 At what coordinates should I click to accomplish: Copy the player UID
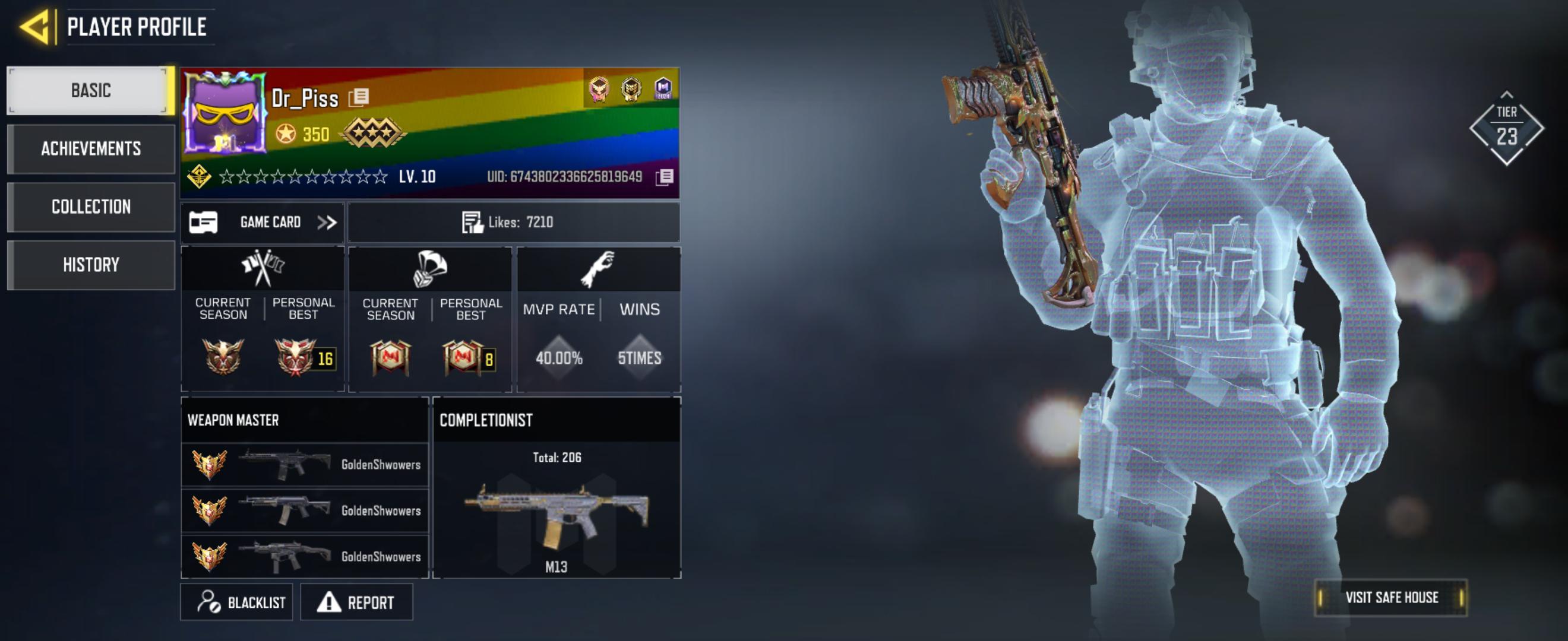(665, 177)
